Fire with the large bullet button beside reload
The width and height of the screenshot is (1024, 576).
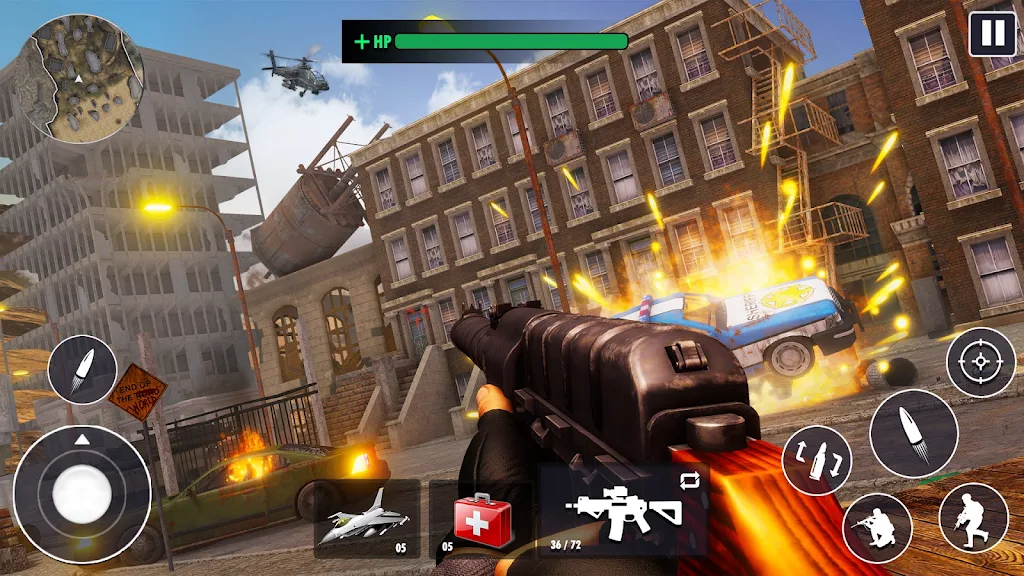913,433
